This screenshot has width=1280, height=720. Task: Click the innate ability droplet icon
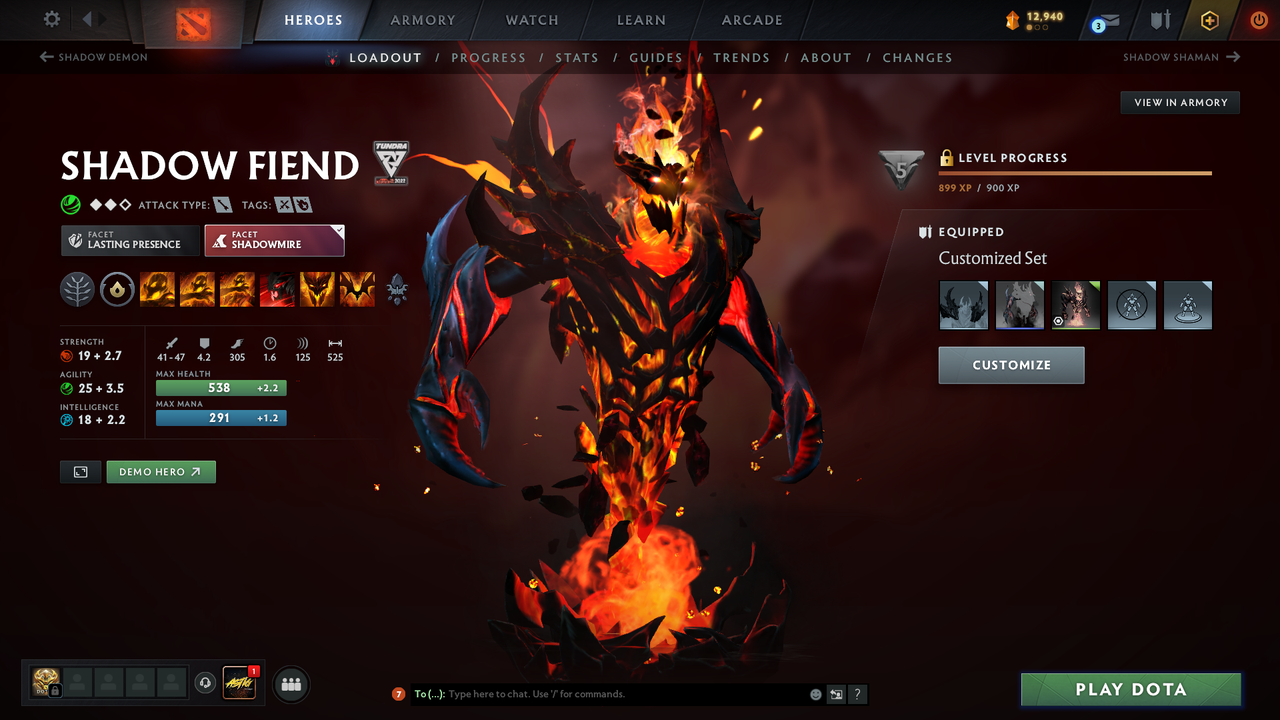[117, 289]
